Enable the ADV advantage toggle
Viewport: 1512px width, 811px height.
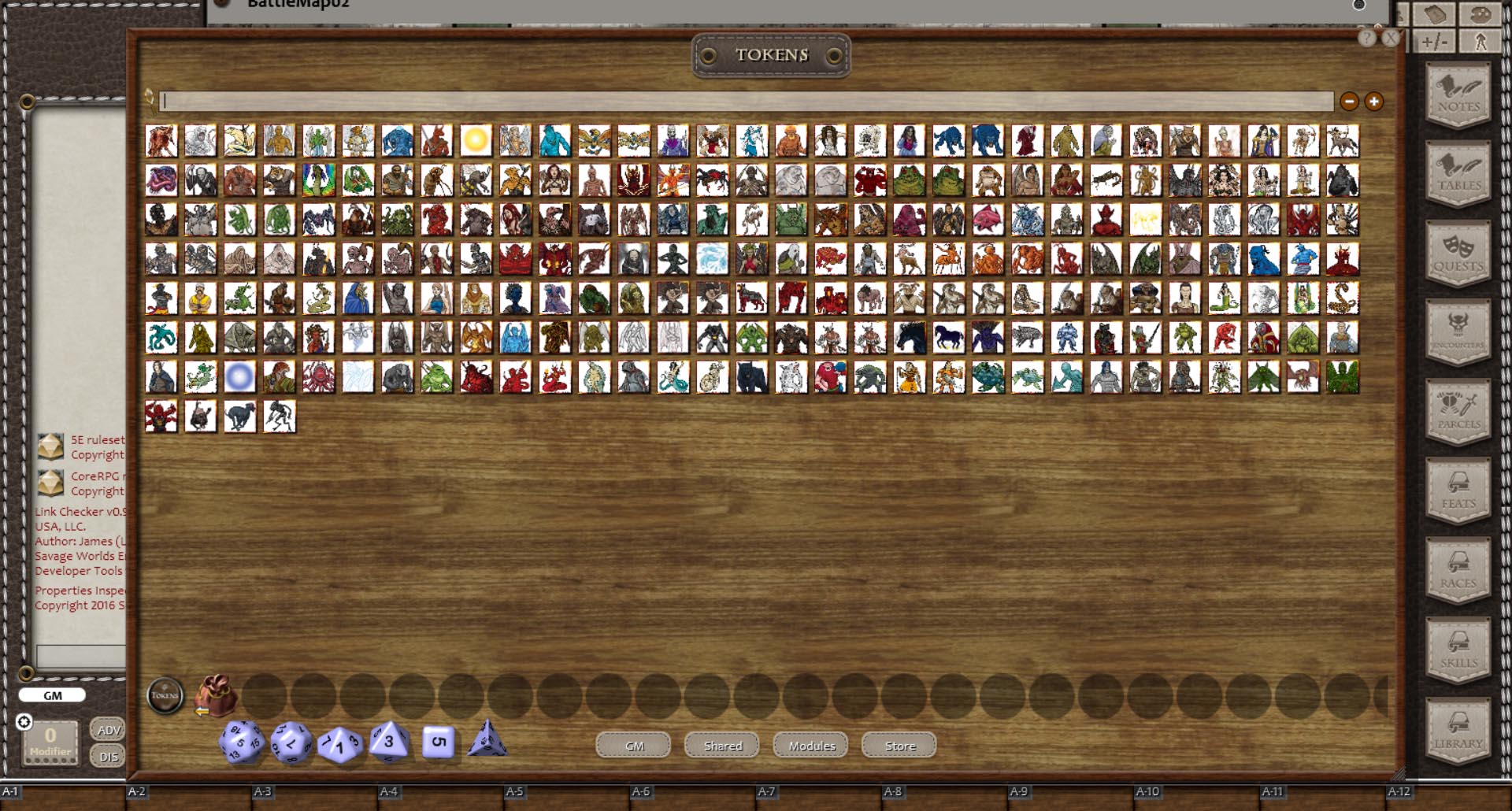coord(108,729)
